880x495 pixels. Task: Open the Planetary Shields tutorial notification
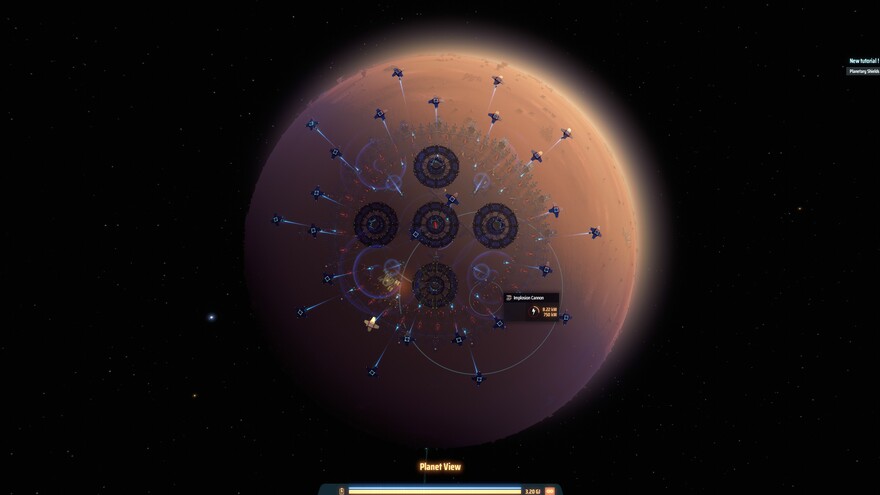click(863, 71)
